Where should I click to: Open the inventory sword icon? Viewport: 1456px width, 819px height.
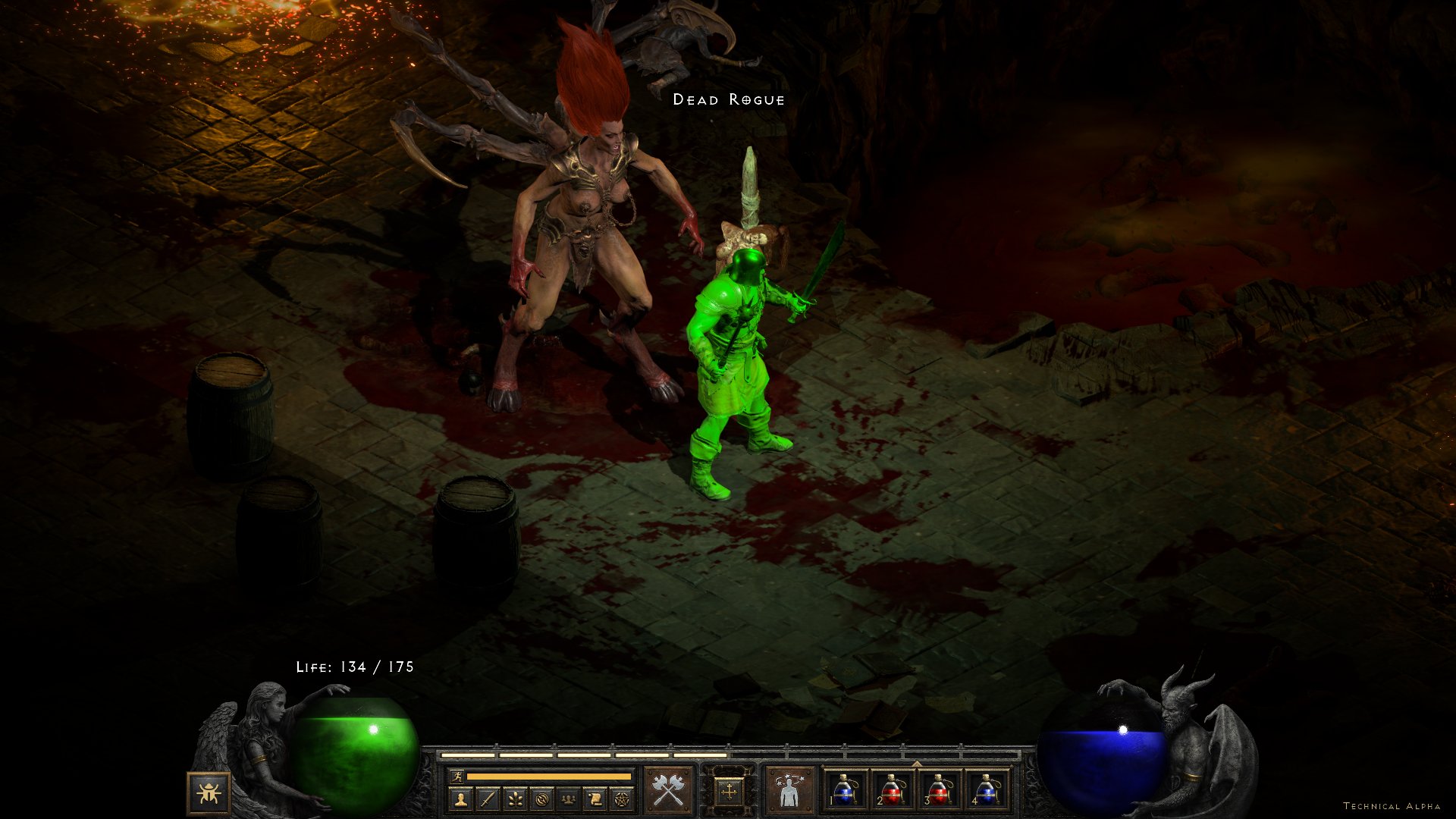pyautogui.click(x=488, y=799)
